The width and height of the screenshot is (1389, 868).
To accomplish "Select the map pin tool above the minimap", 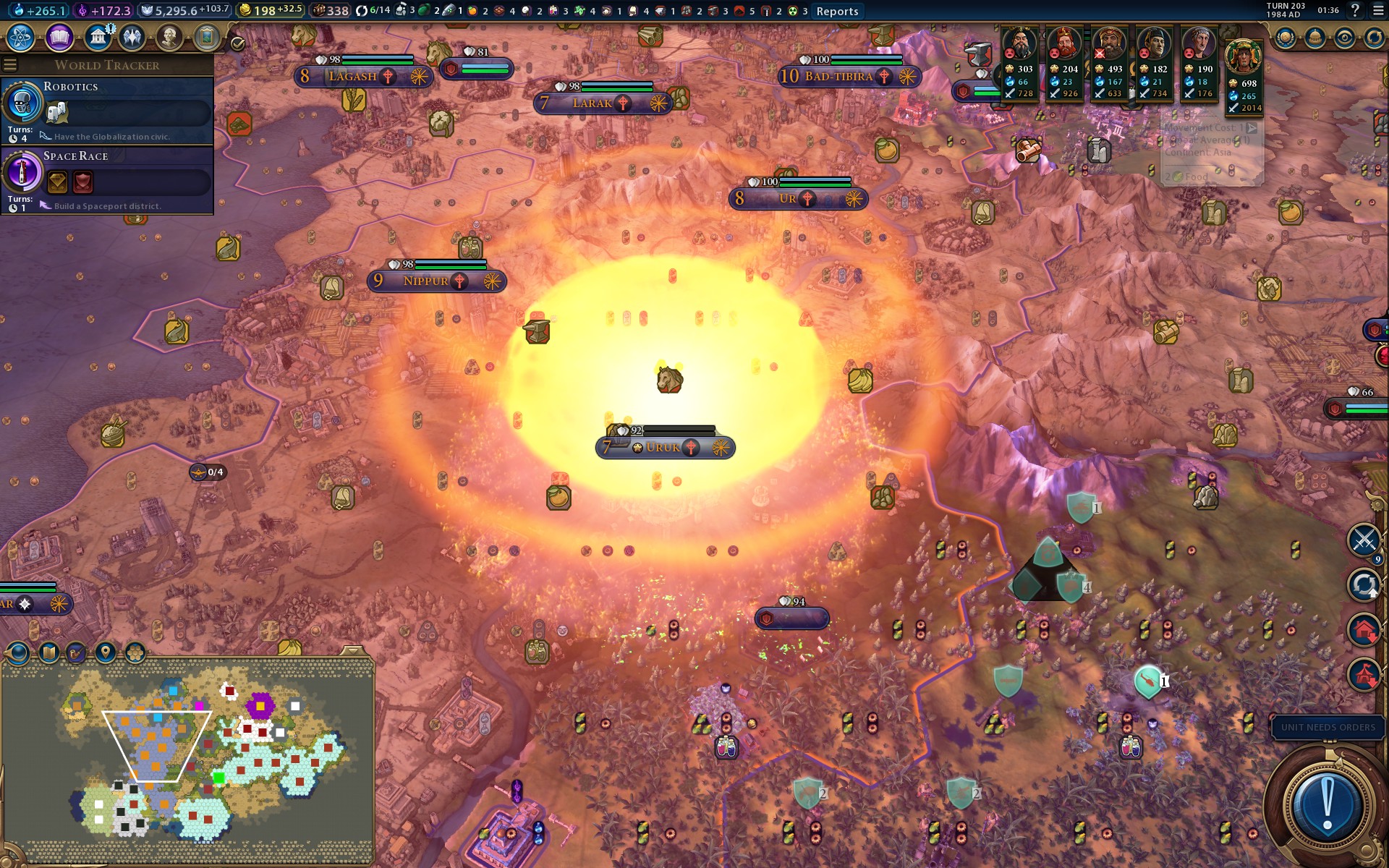I will [105, 652].
